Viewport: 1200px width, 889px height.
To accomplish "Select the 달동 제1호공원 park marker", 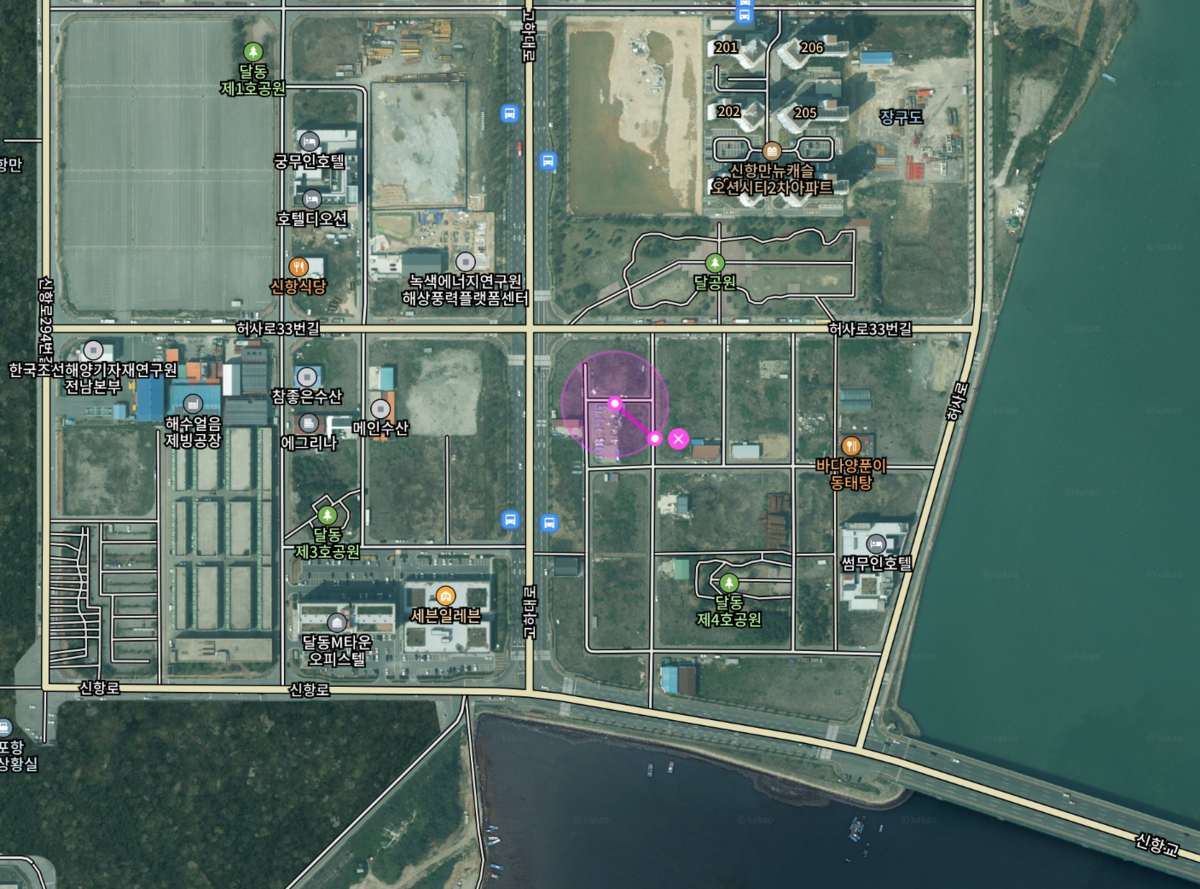I will pyautogui.click(x=253, y=51).
